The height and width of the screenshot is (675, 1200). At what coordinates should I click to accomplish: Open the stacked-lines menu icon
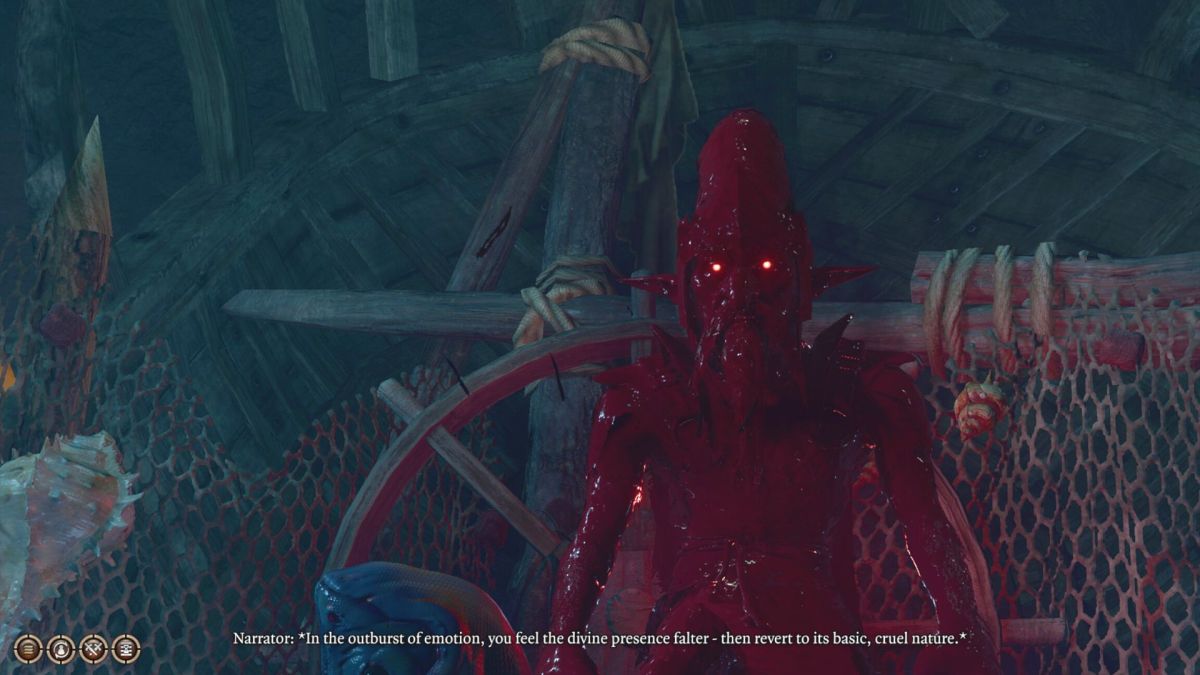[28, 648]
